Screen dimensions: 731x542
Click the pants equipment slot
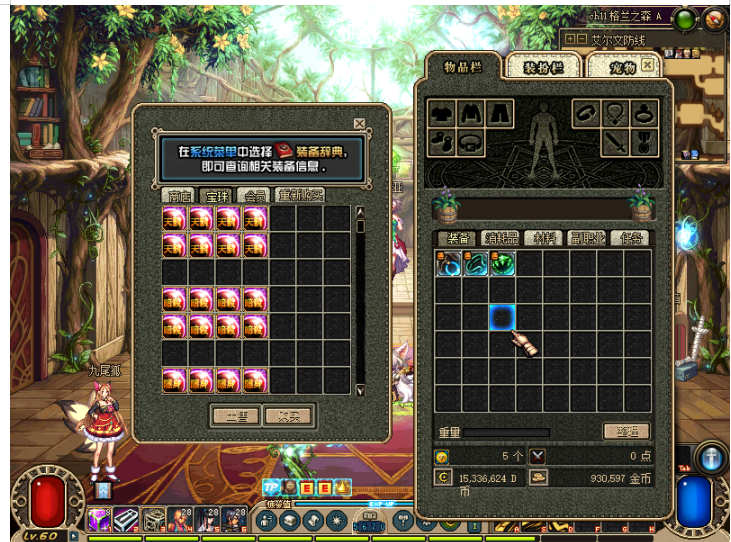tap(499, 114)
